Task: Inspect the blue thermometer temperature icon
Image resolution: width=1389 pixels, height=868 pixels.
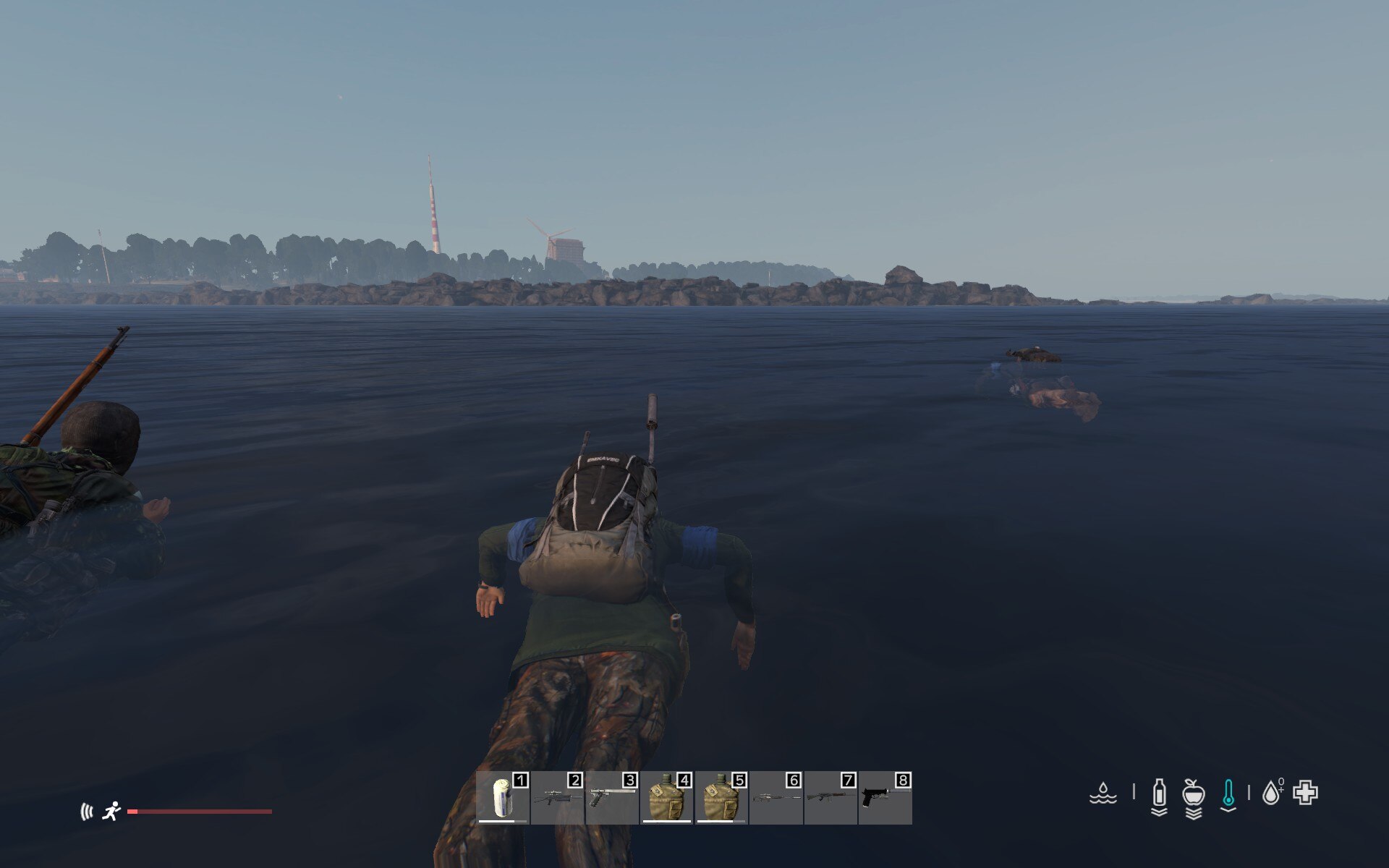Action: 1228,793
